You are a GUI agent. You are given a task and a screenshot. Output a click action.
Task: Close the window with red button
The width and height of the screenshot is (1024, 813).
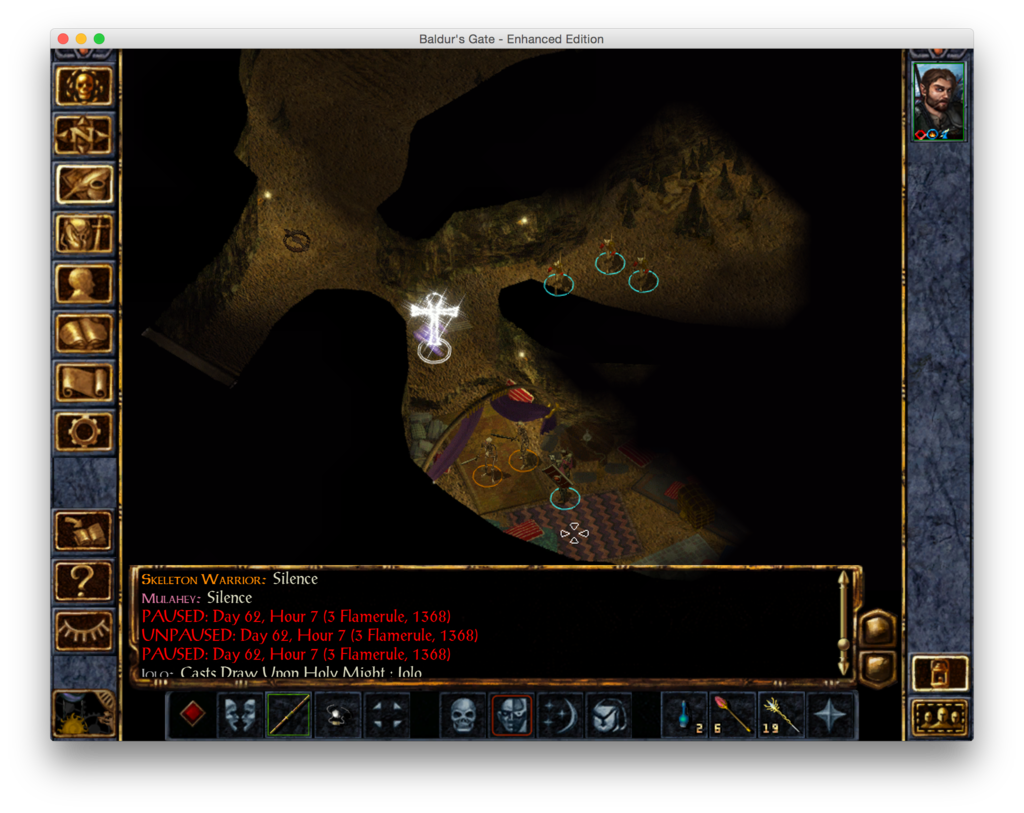pos(63,39)
